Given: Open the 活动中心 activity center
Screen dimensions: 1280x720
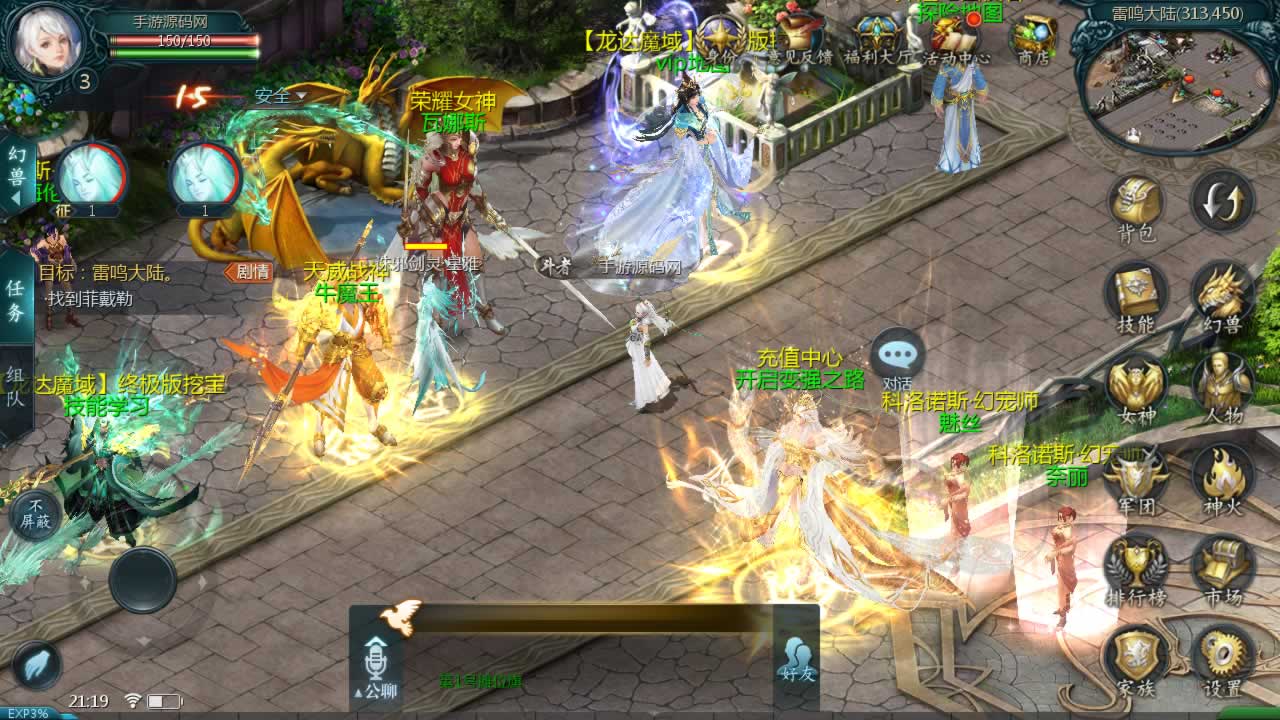Looking at the screenshot, I should pos(955,40).
